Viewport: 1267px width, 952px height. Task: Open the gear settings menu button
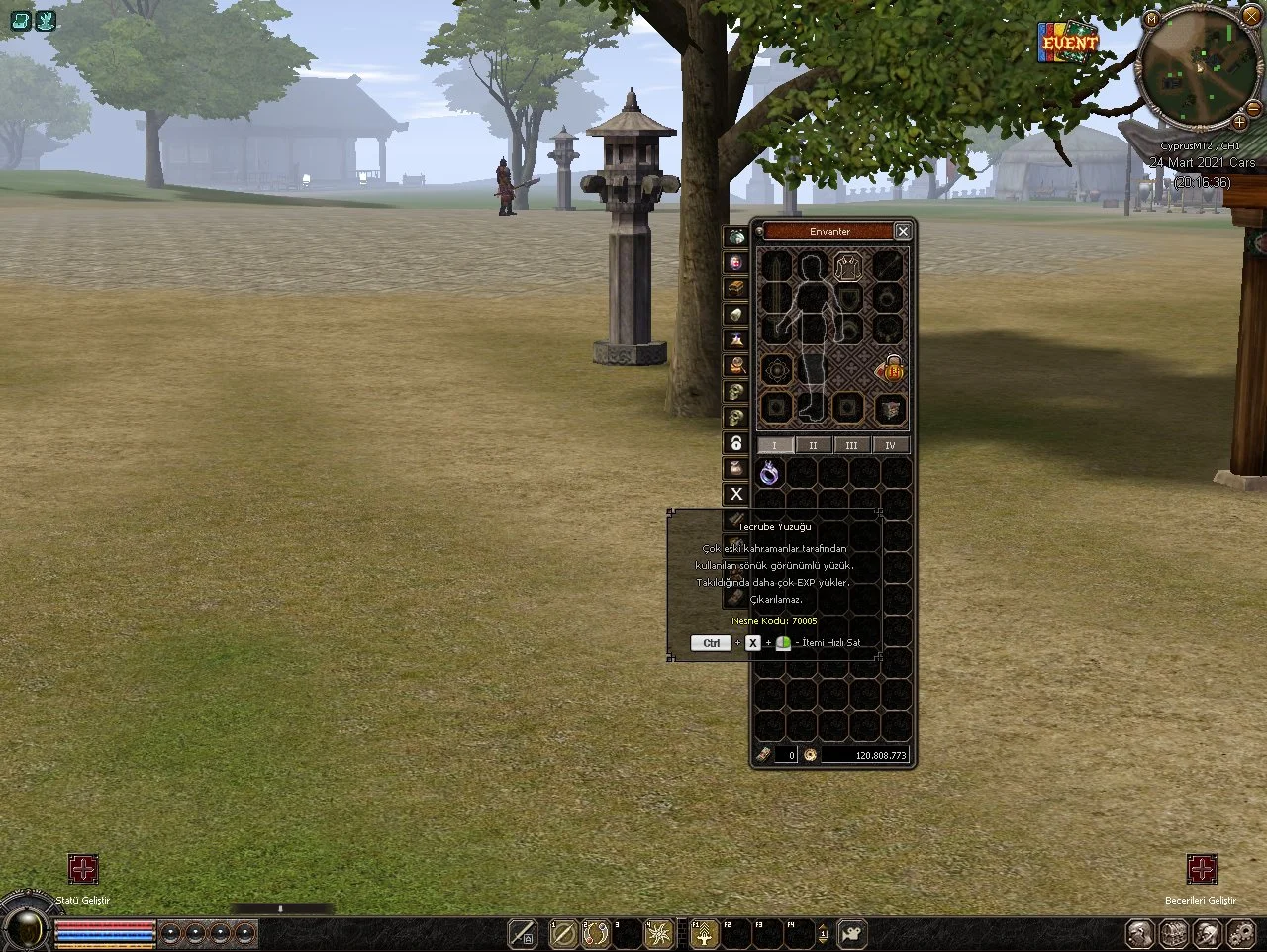(x=1239, y=933)
